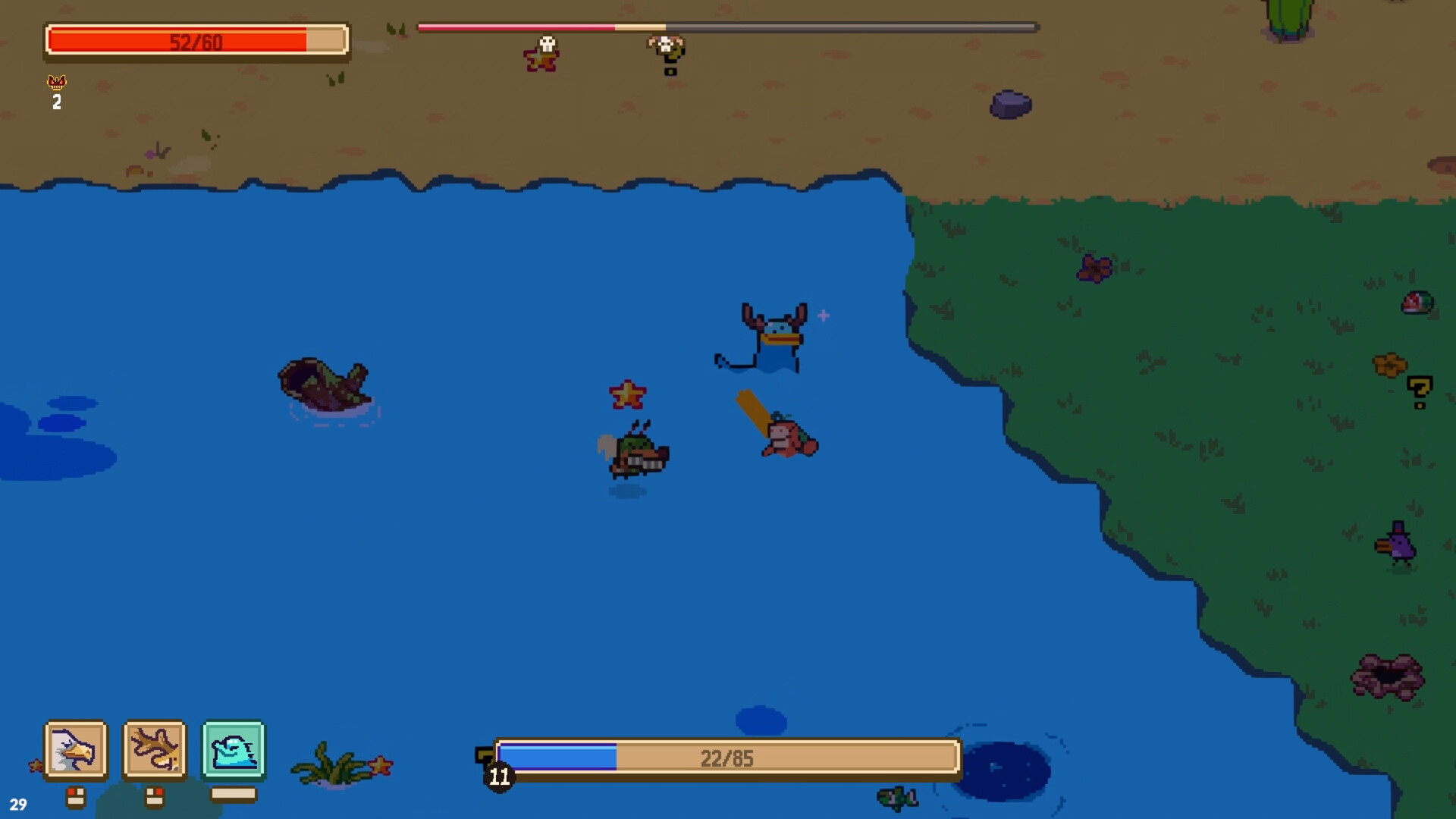This screenshot has height=819, width=1456.
Task: Toggle the right mouse button indicator under the branch ability
Action: click(x=154, y=795)
